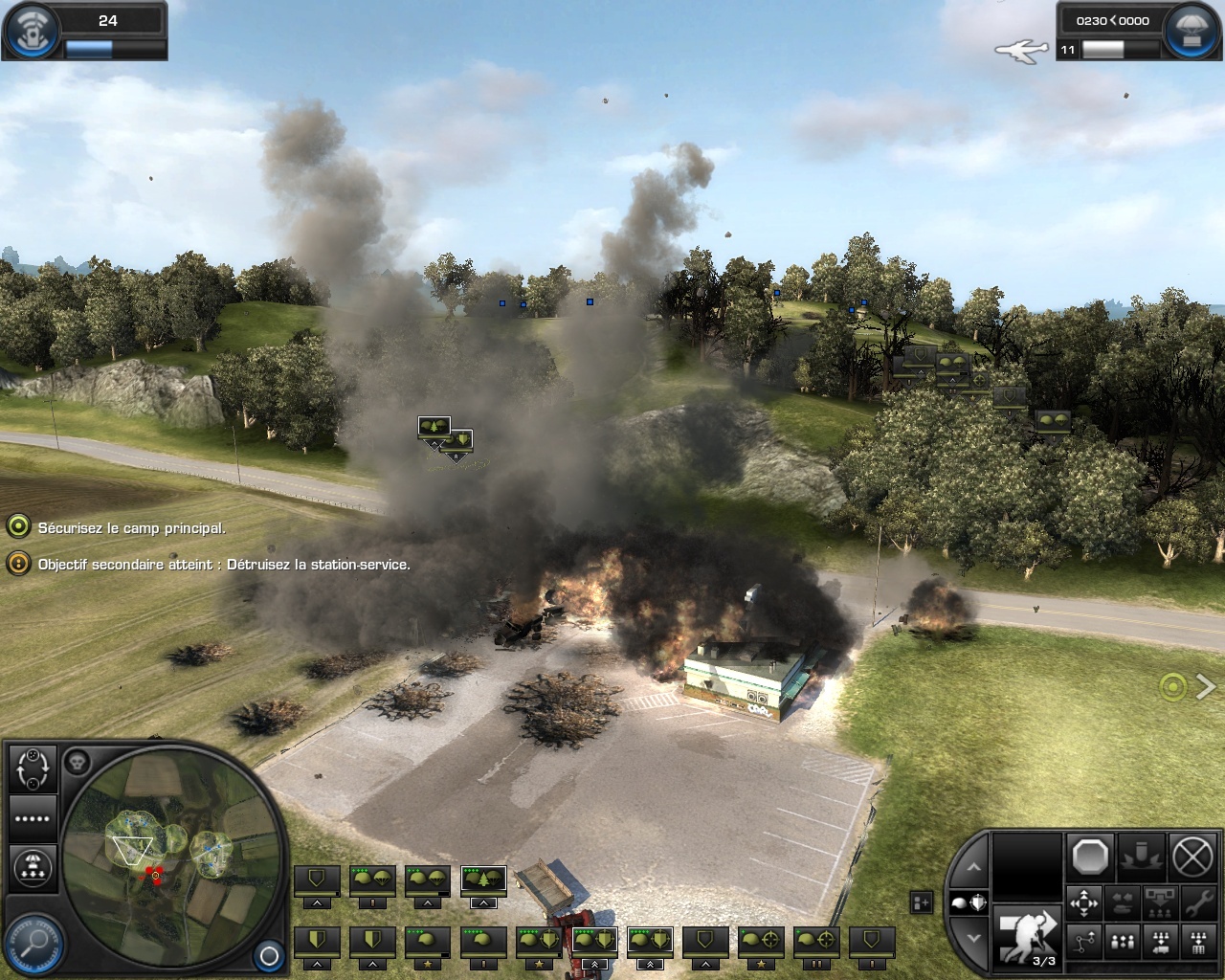Activate the octagon stop order button
The width and height of the screenshot is (1225, 980).
1090,857
